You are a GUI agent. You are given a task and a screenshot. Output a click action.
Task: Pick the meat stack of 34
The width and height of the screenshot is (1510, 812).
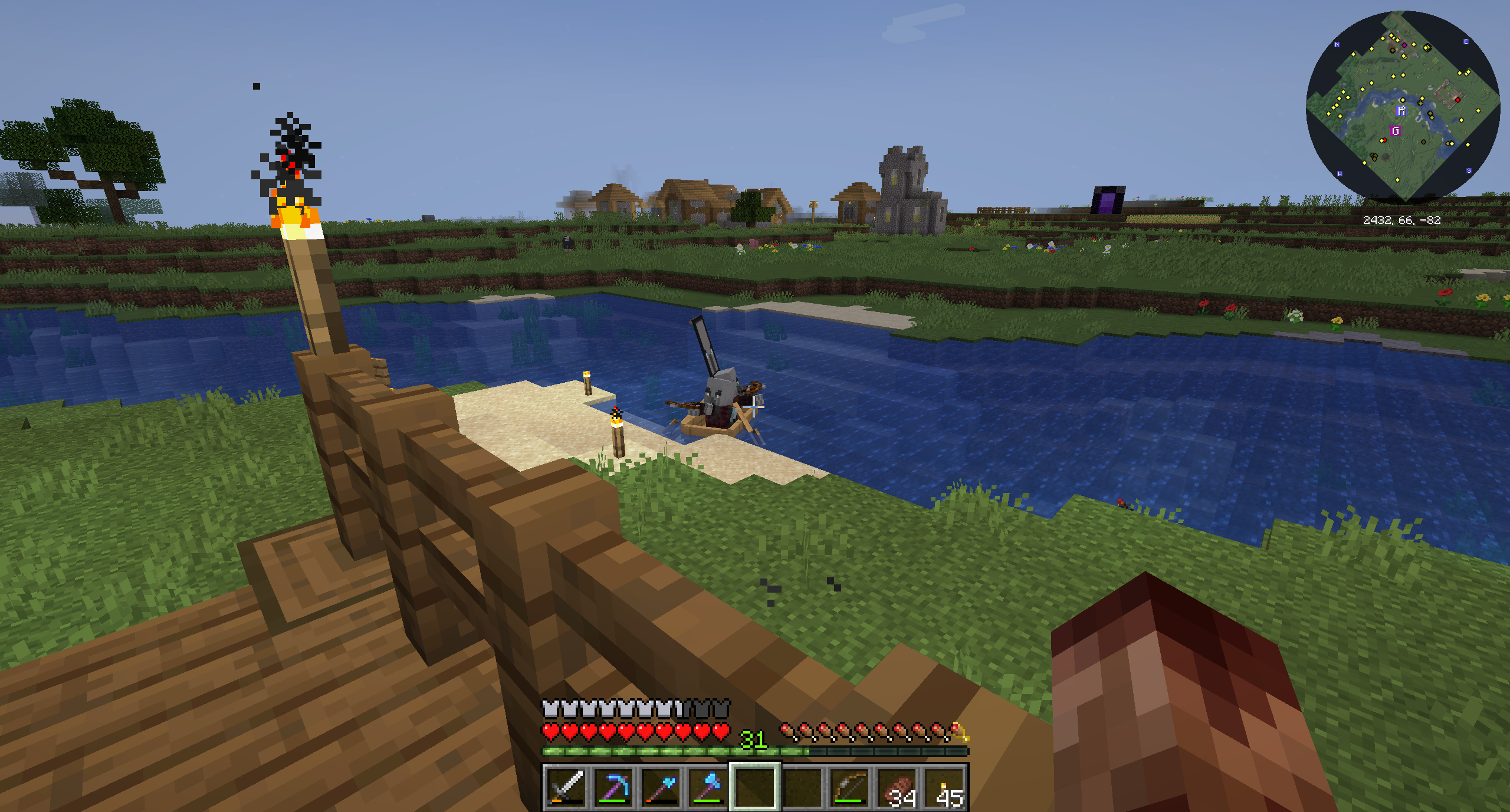(898, 787)
